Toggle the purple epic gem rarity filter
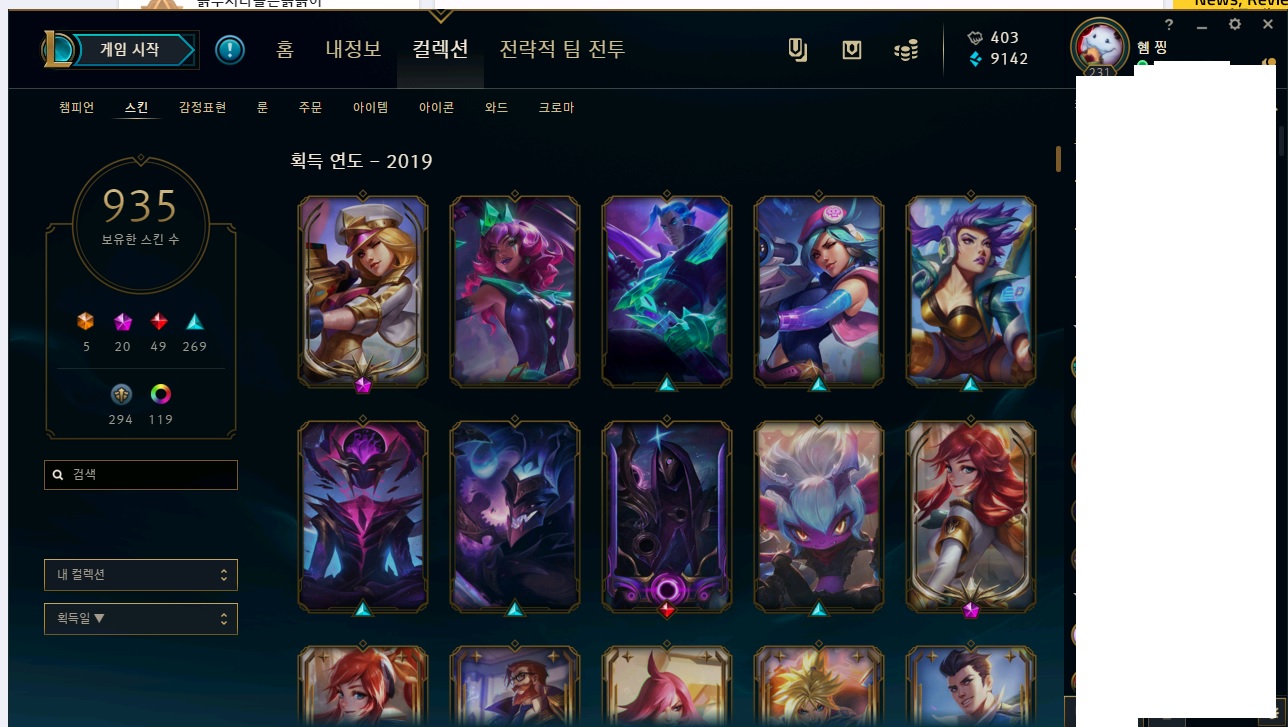The height and width of the screenshot is (727, 1288). (x=121, y=322)
